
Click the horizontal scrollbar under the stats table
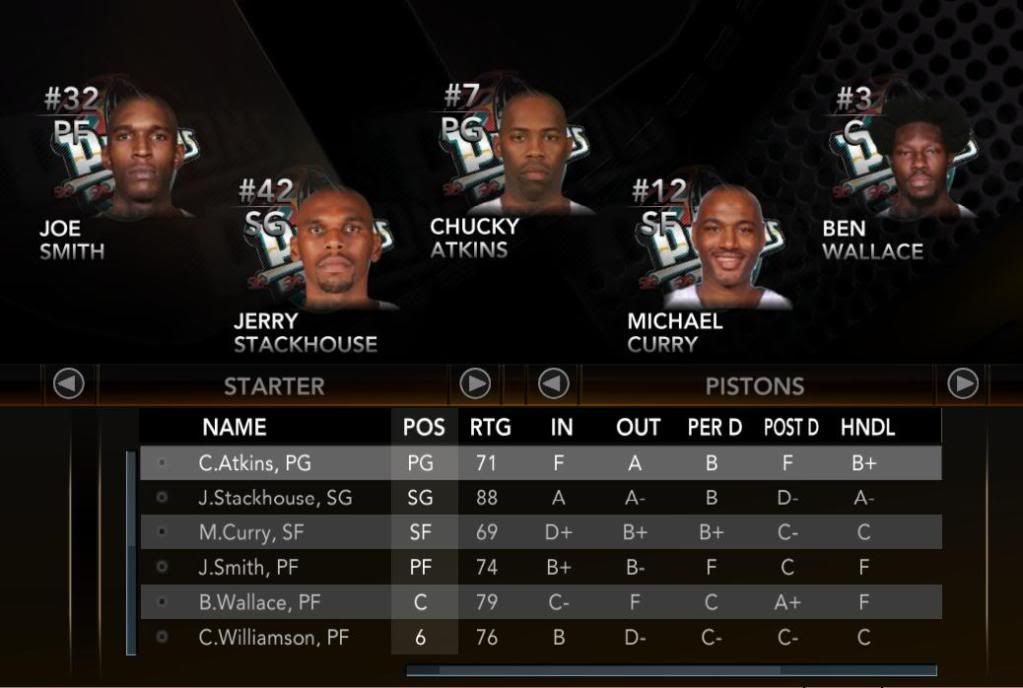pyautogui.click(x=670, y=670)
